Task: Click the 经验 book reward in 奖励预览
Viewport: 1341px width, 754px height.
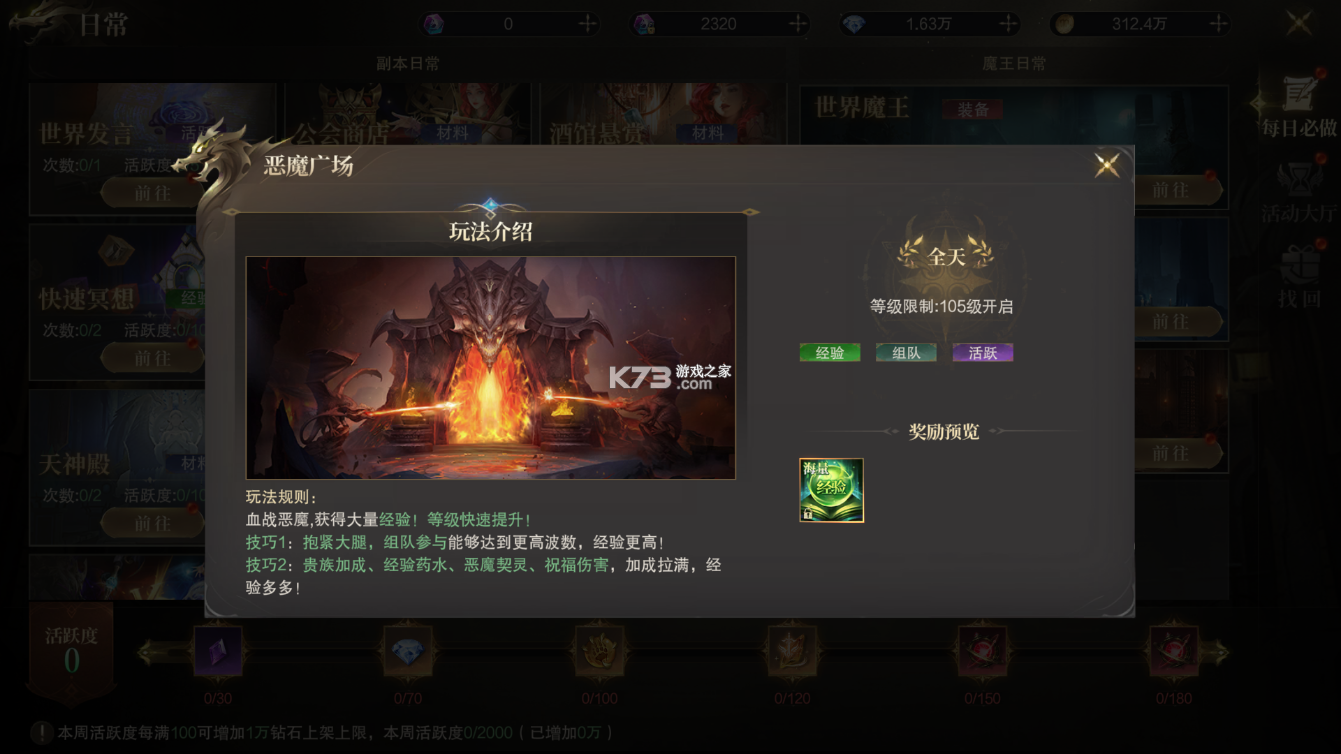Action: [832, 491]
